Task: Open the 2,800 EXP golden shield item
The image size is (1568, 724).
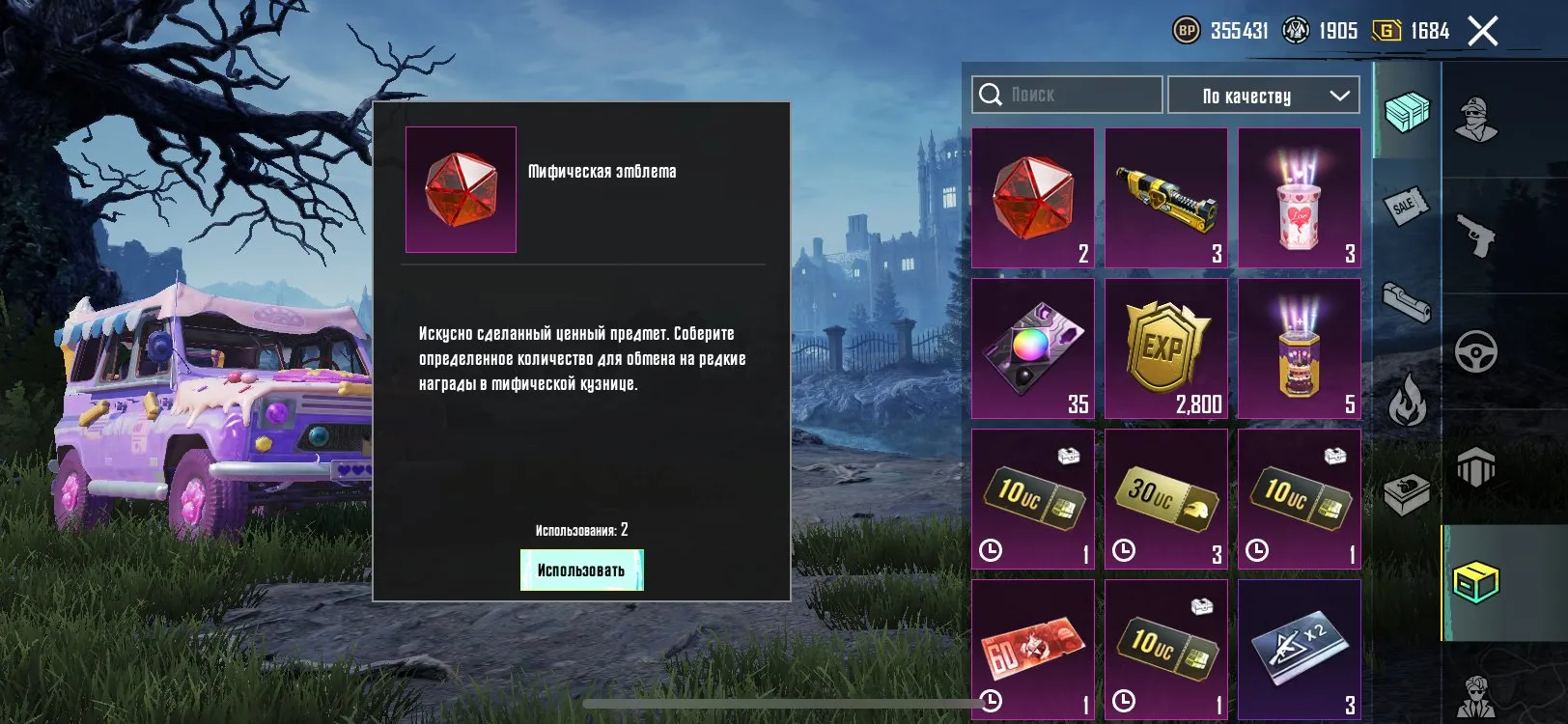Action: [1165, 348]
